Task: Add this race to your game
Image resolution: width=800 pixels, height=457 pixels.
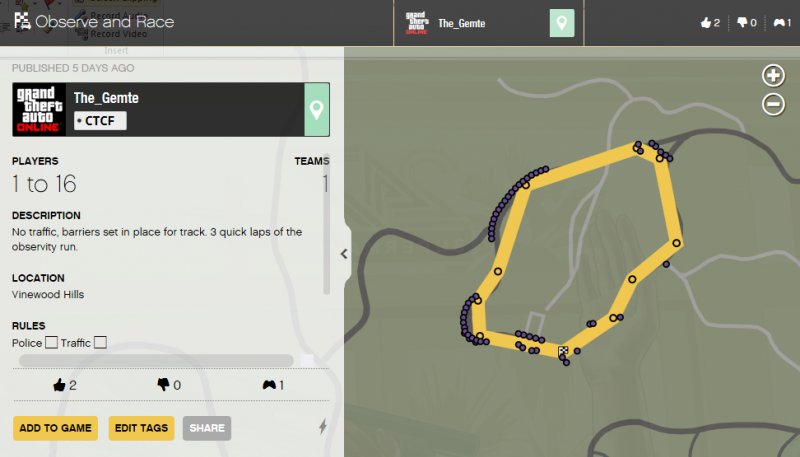Action: point(56,428)
